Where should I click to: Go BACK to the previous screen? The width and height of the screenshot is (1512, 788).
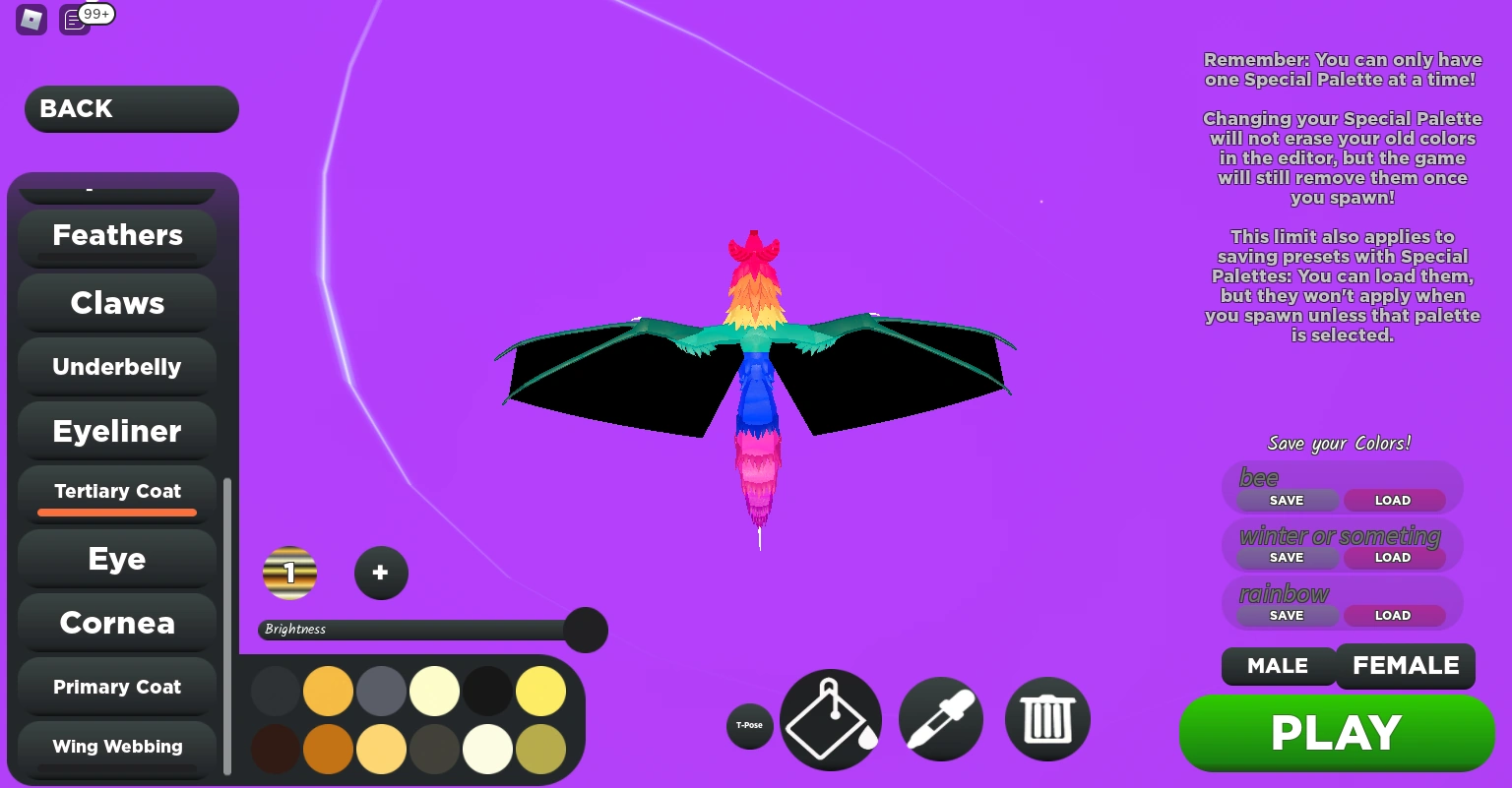(x=131, y=108)
